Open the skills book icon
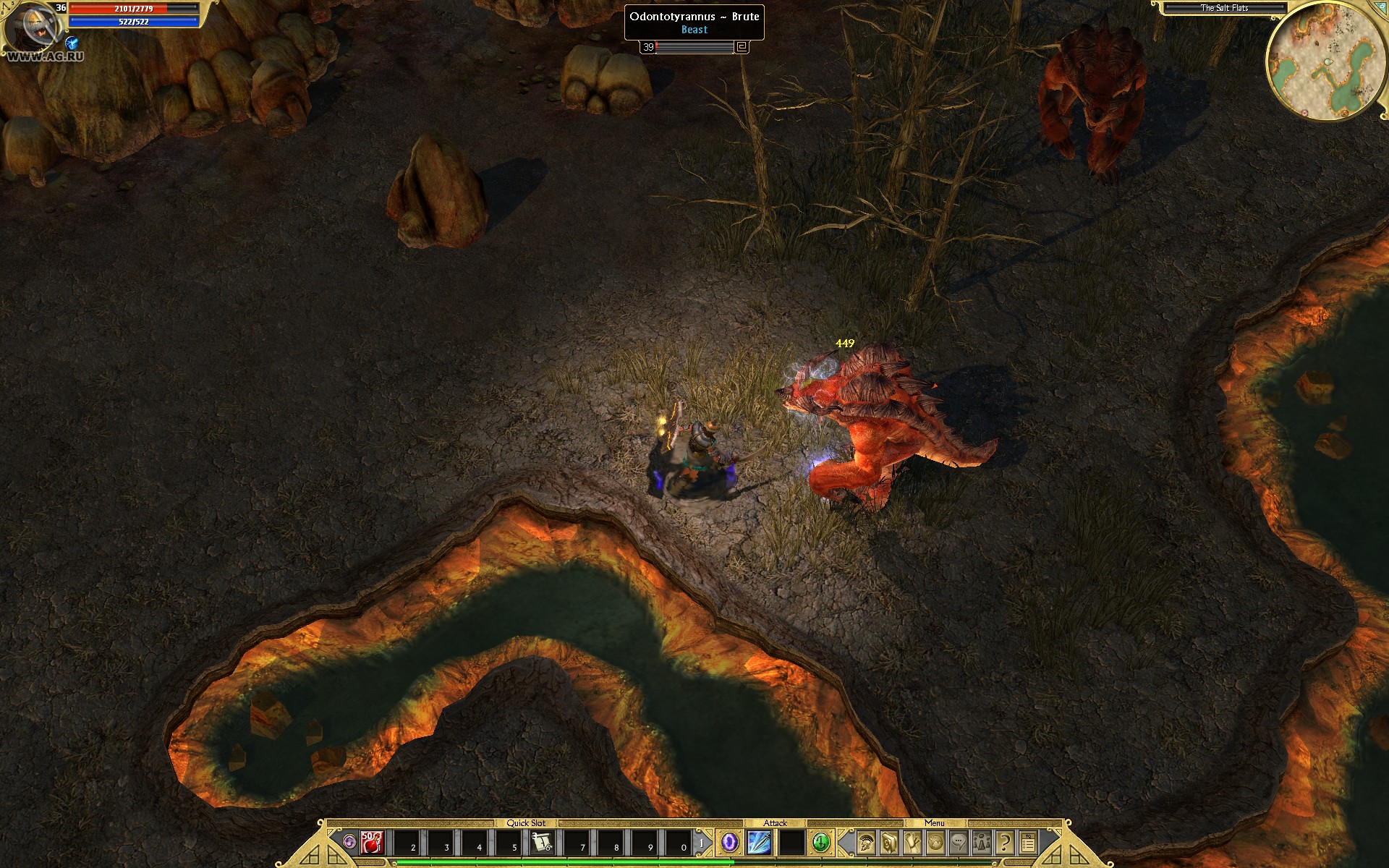The height and width of the screenshot is (868, 1389). click(888, 843)
